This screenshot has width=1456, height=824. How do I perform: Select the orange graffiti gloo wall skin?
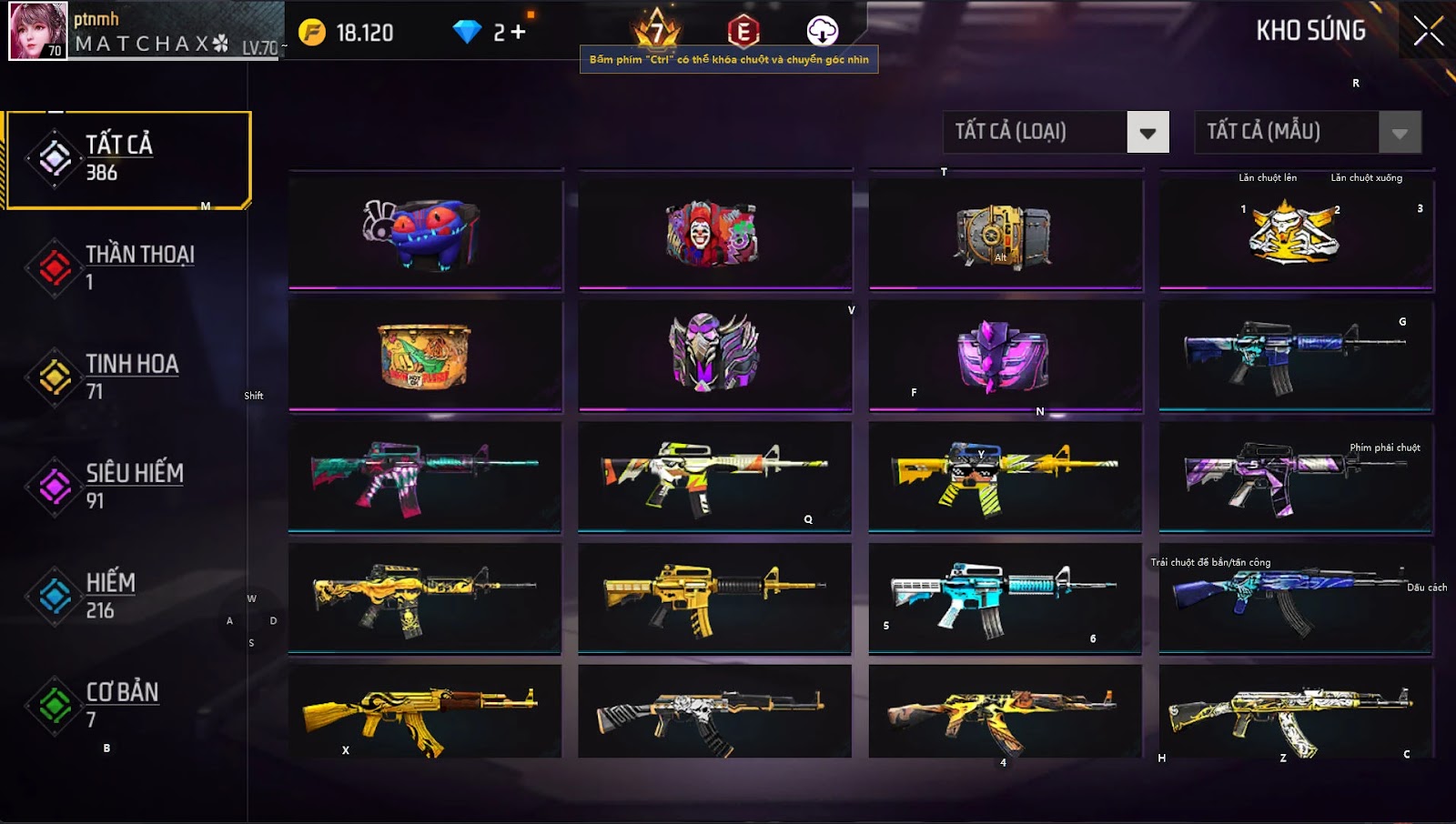point(425,356)
